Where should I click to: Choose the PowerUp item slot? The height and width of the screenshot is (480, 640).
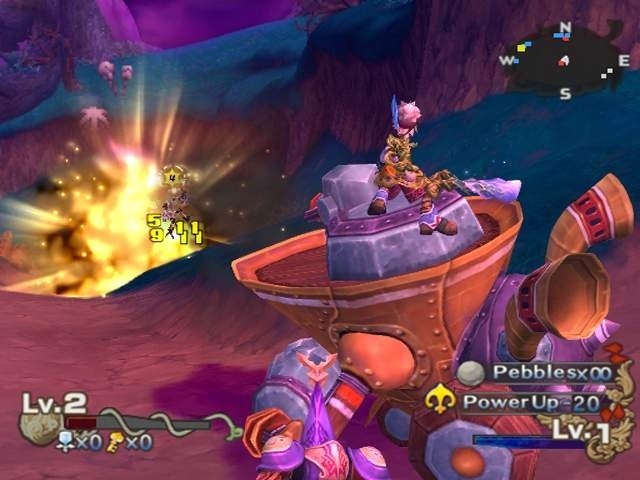tap(529, 403)
